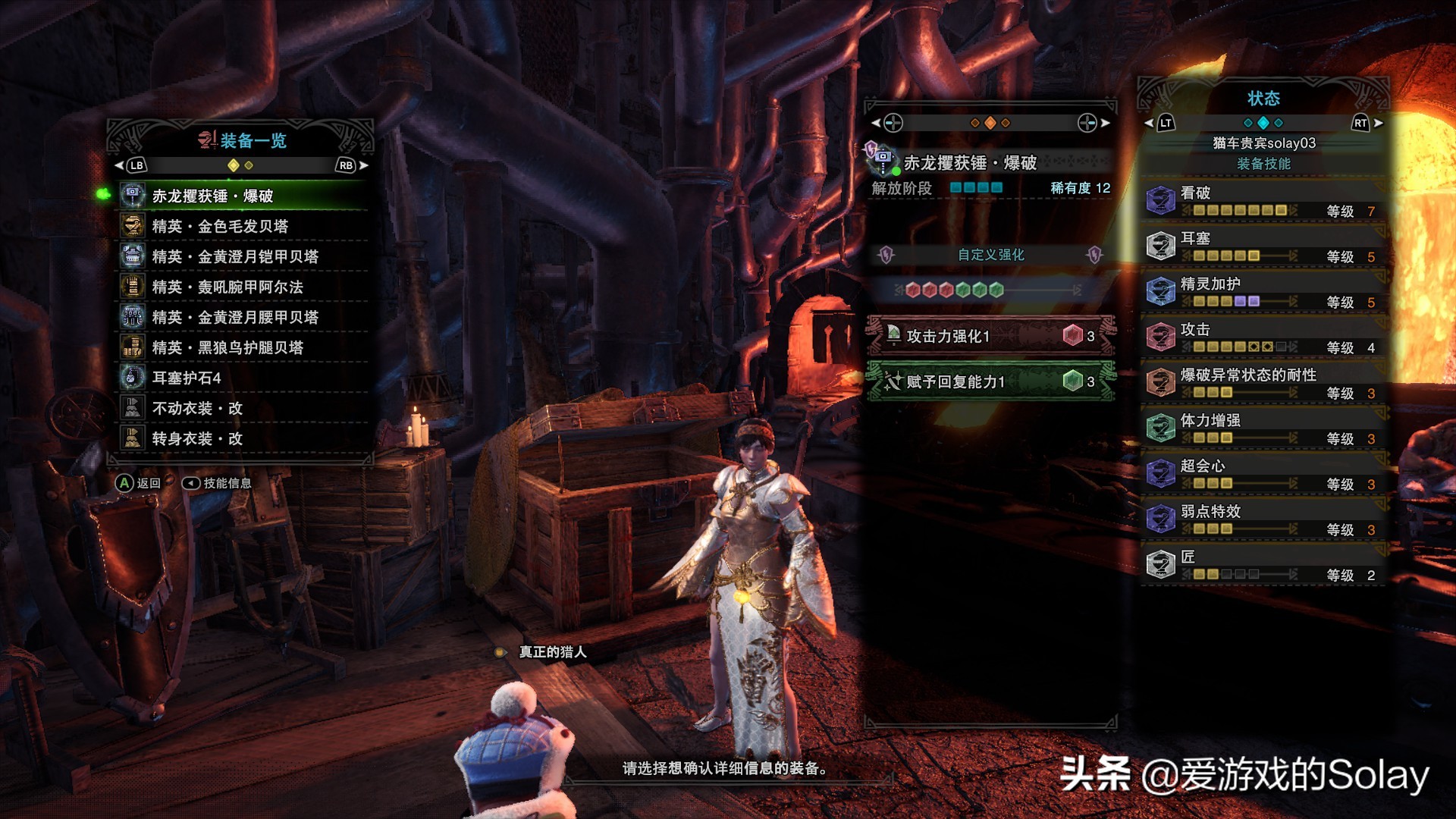The image size is (1456, 819).
Task: Select the 超会心 skill row
Action: point(1263,474)
